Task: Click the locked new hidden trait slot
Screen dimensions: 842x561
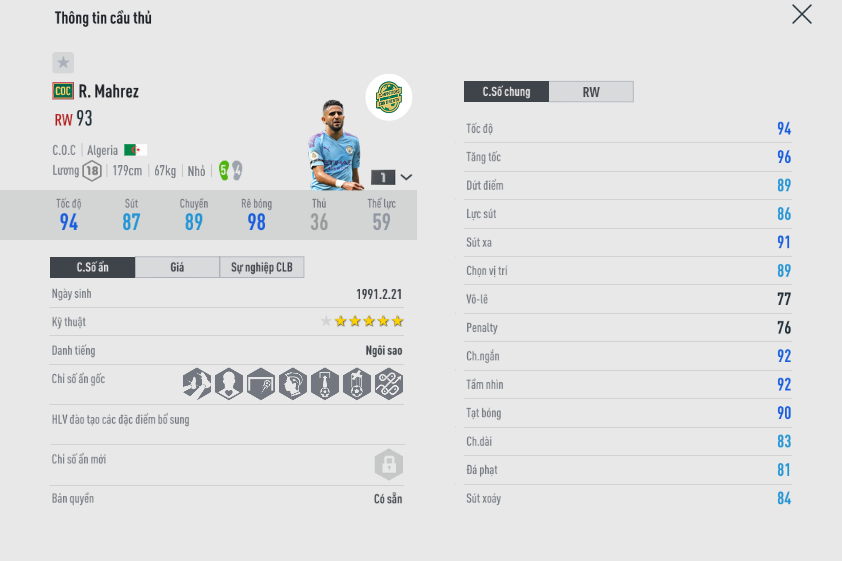Action: pyautogui.click(x=388, y=464)
